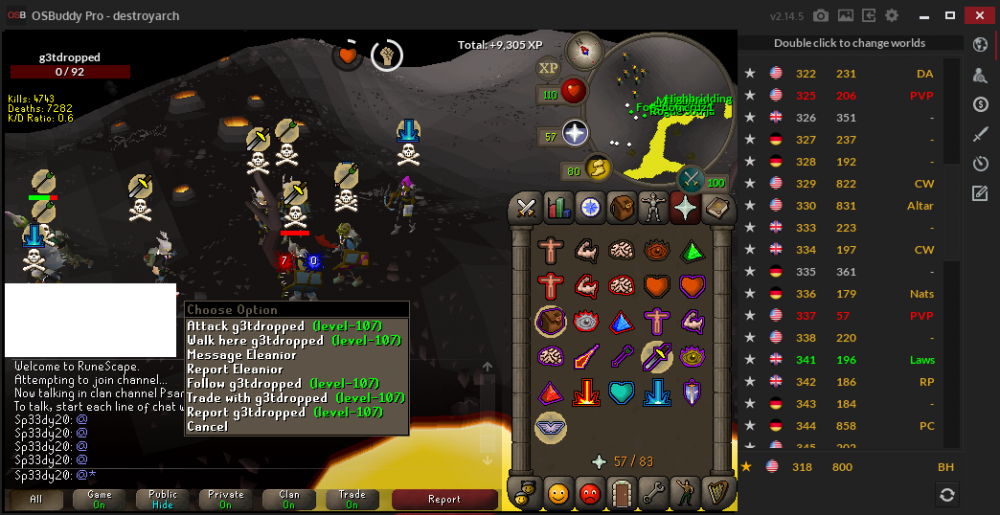The width and height of the screenshot is (1000, 515).
Task: Toggle the Protect from Melee prayer
Action: tap(657, 355)
